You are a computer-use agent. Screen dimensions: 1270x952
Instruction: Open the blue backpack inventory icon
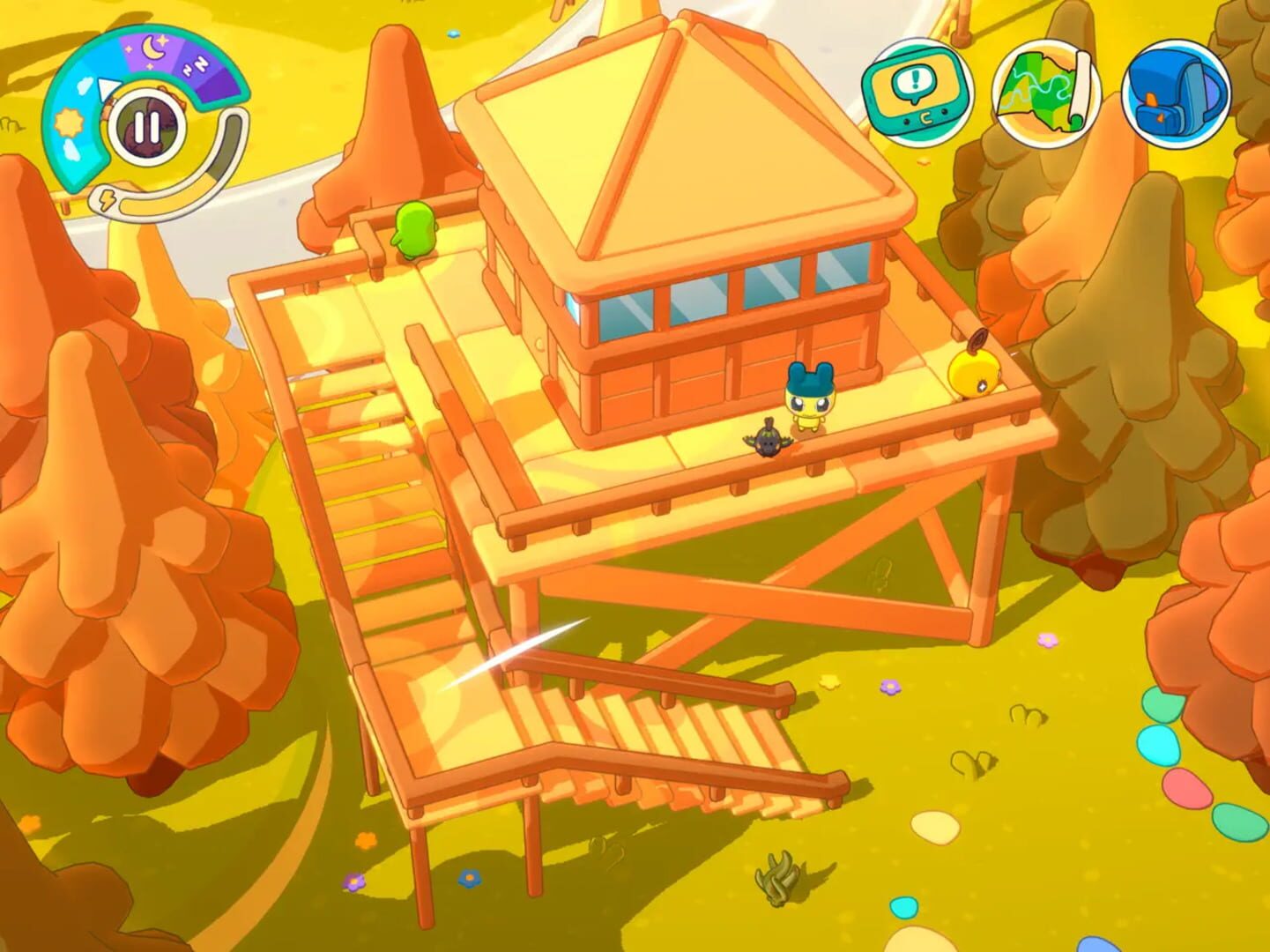(x=1173, y=92)
